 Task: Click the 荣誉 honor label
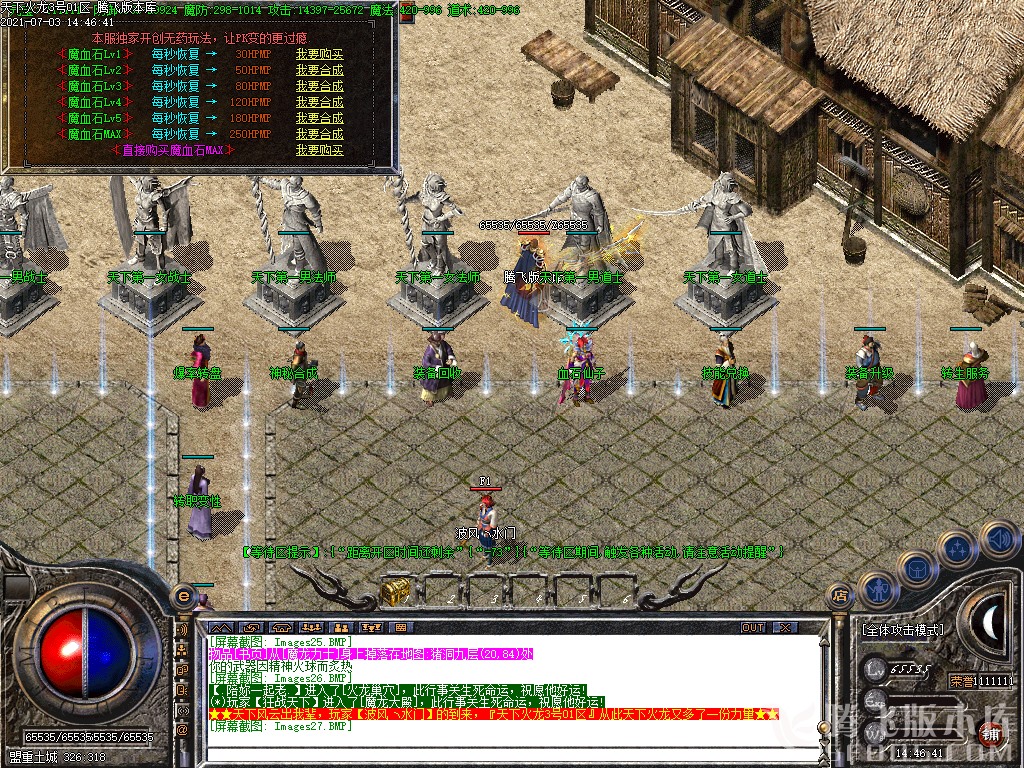point(962,681)
